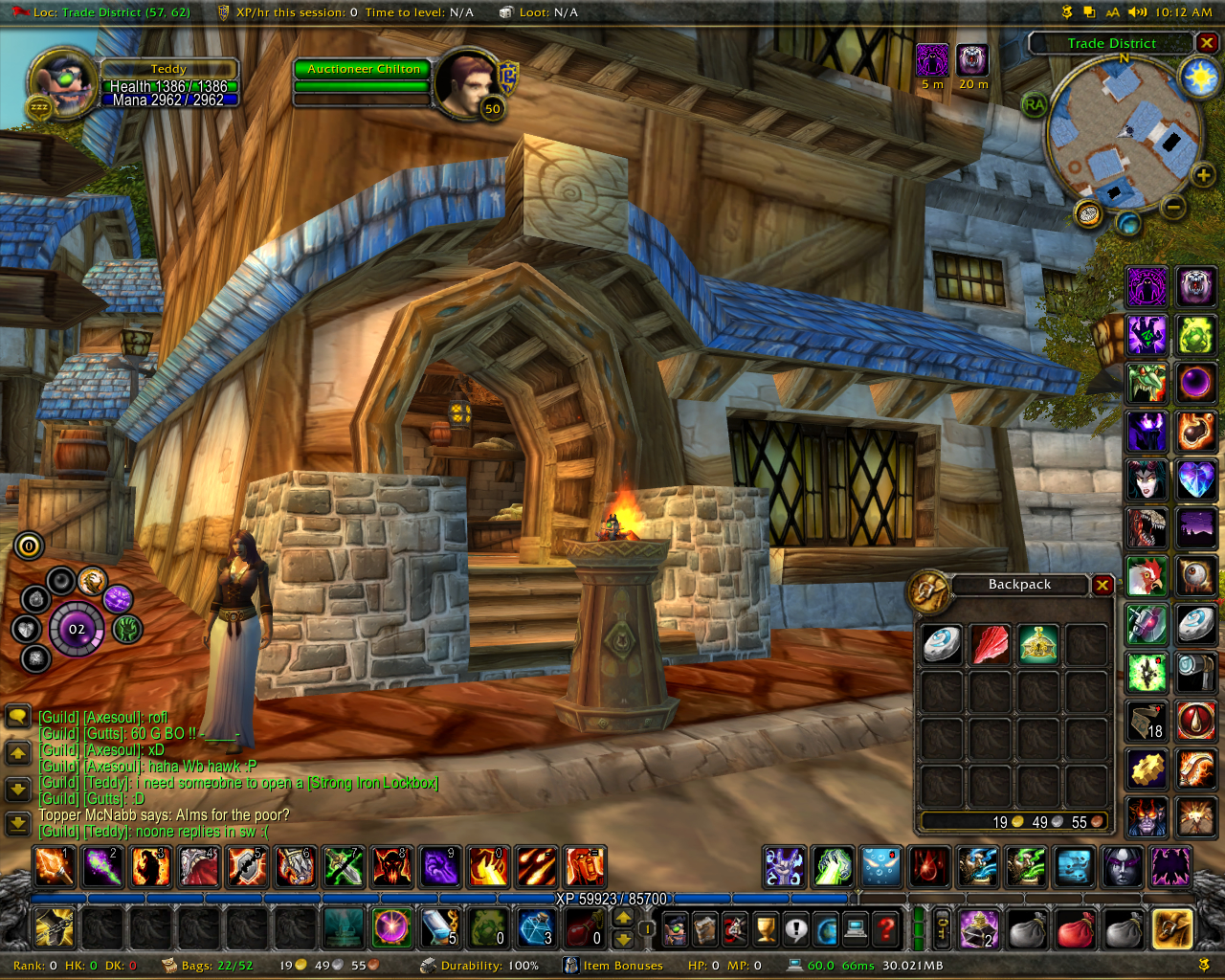
Task: Cast the action bar spell in slot 1
Action: [54, 867]
